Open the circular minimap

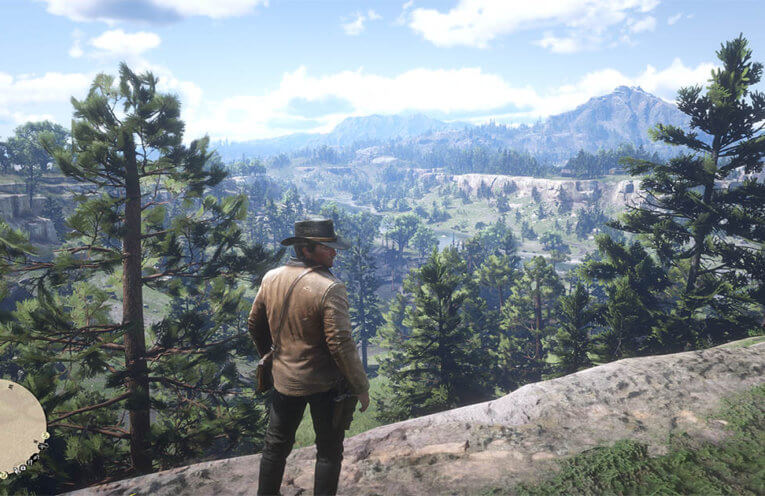(18, 427)
